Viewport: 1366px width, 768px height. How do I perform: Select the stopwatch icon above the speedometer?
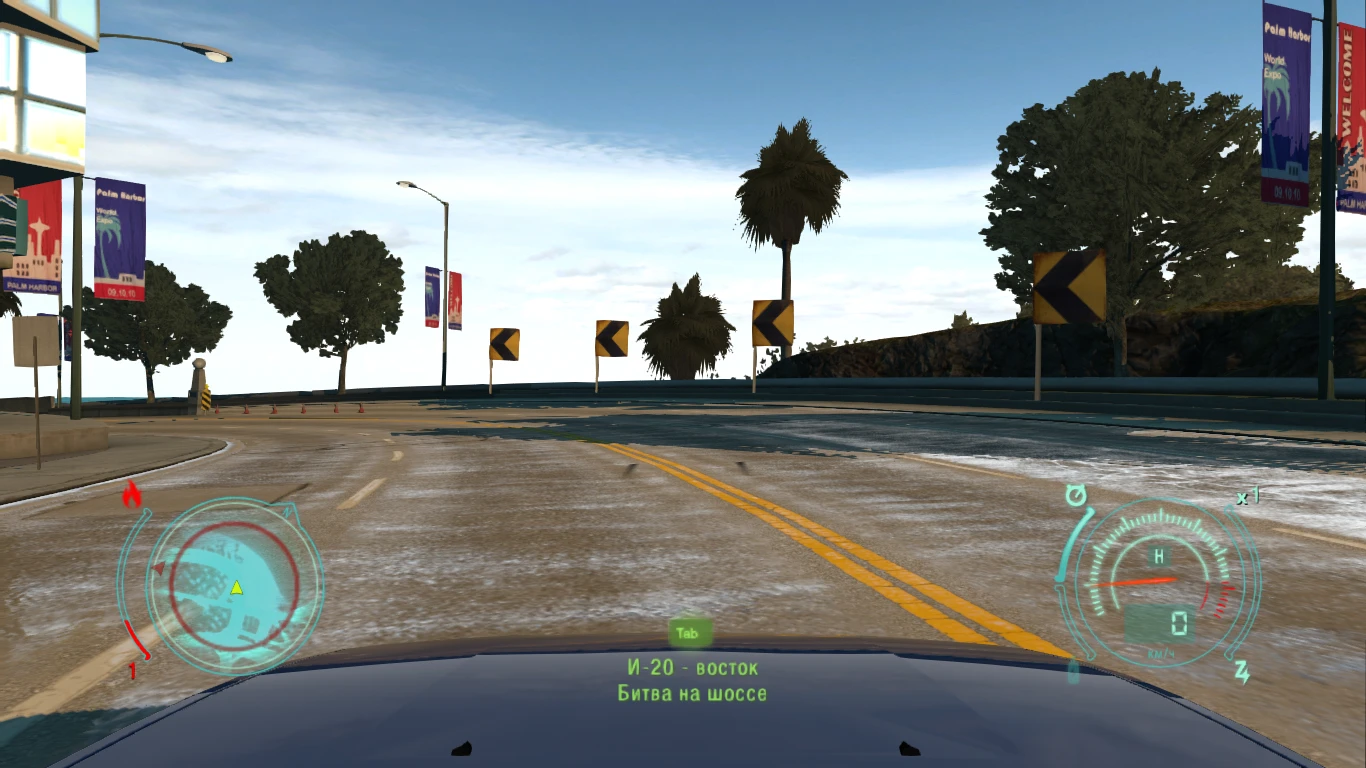(1076, 494)
